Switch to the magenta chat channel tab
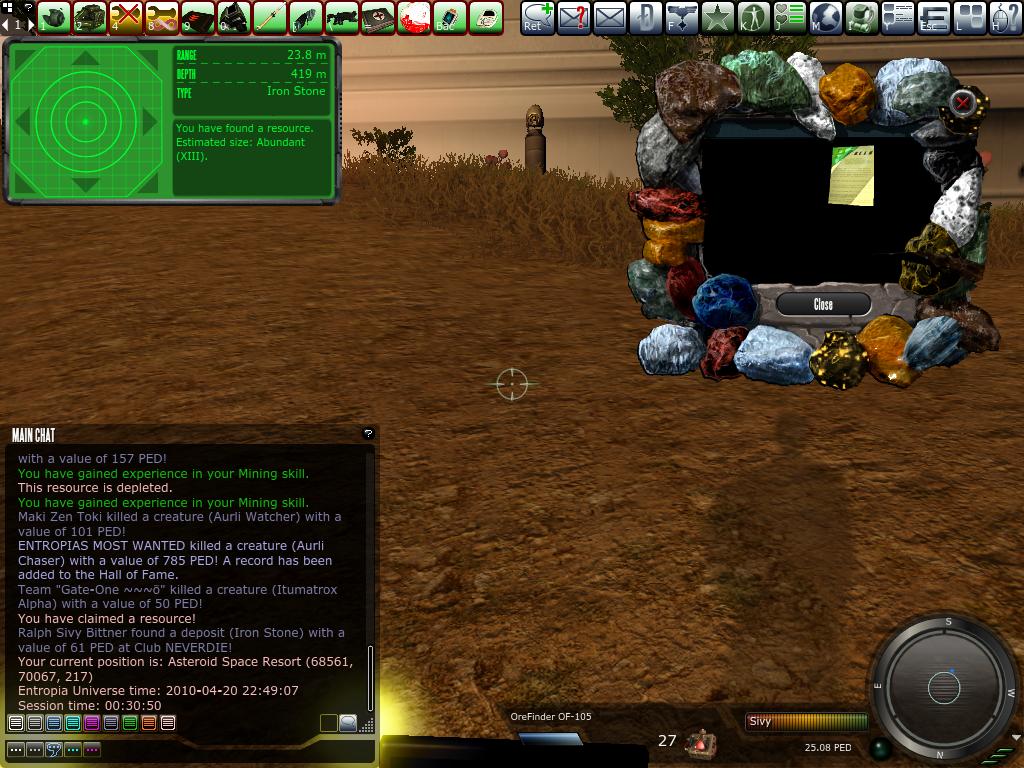Screen dimensions: 1024x768 [x=92, y=723]
